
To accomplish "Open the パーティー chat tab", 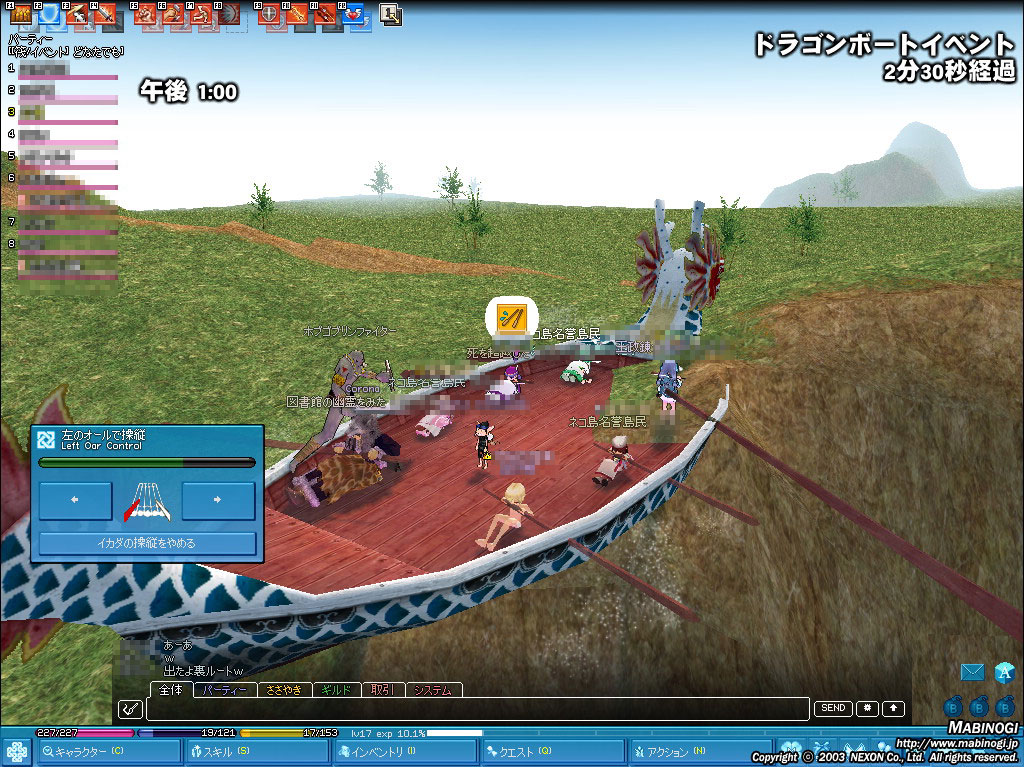I will point(224,690).
